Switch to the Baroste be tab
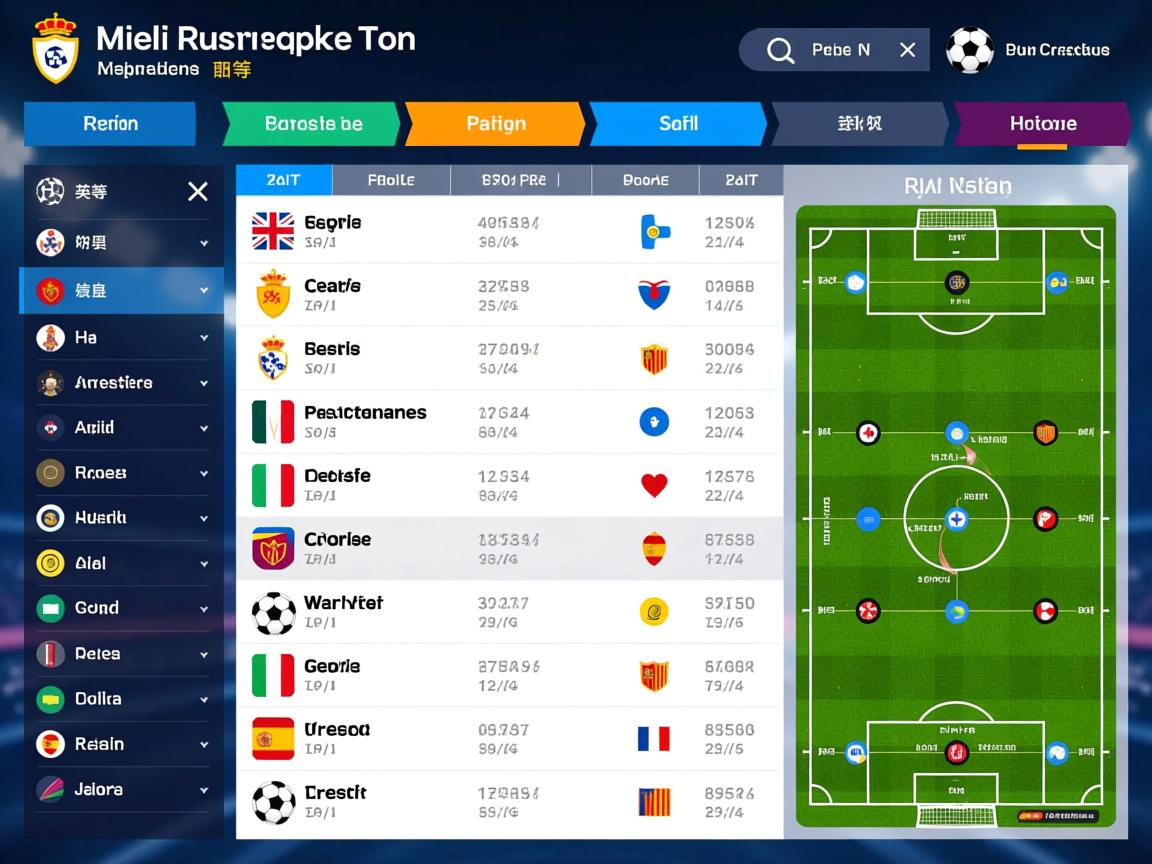The image size is (1152, 864). [313, 124]
